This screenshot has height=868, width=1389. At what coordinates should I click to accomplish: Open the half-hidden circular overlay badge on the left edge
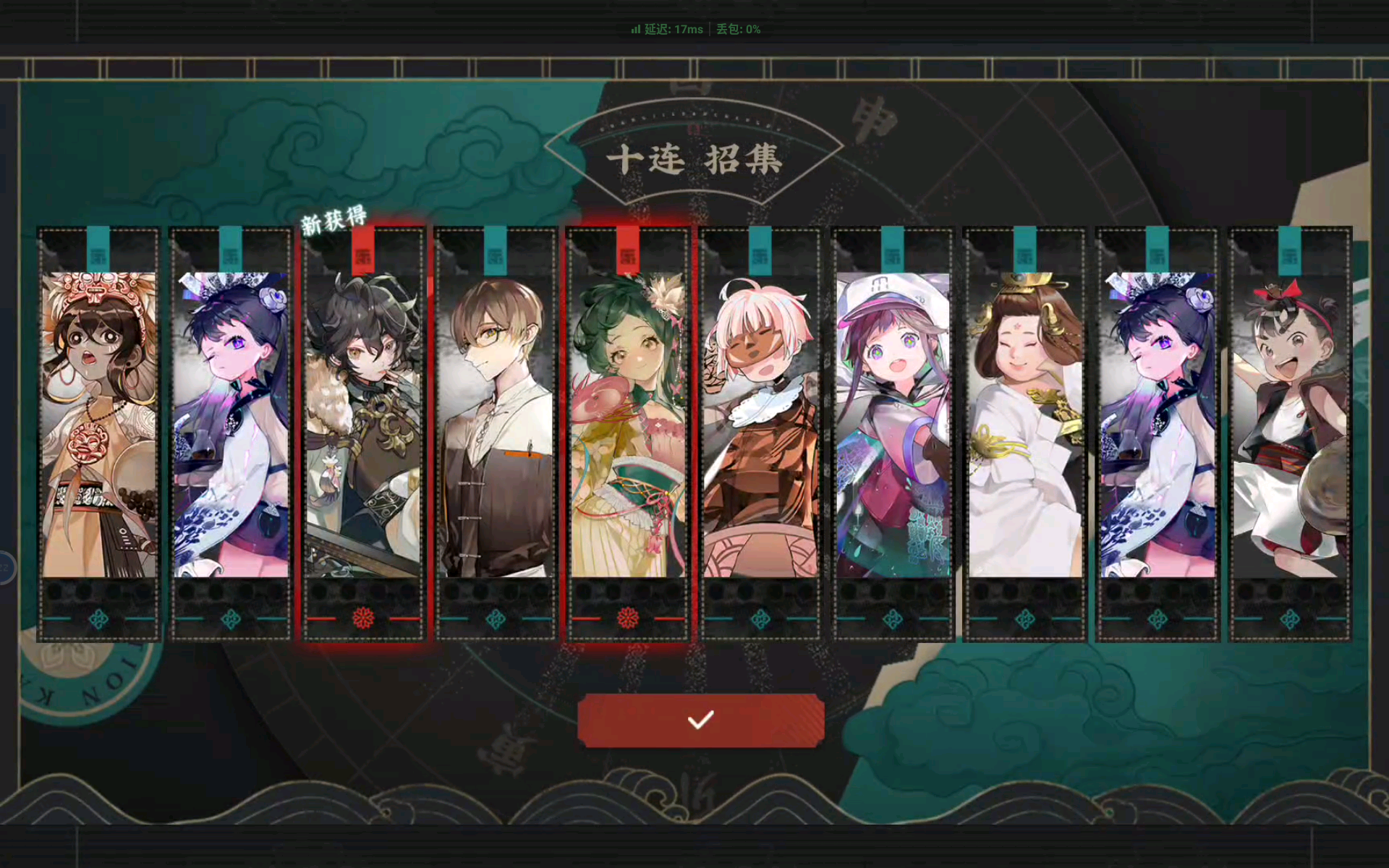pyautogui.click(x=6, y=568)
